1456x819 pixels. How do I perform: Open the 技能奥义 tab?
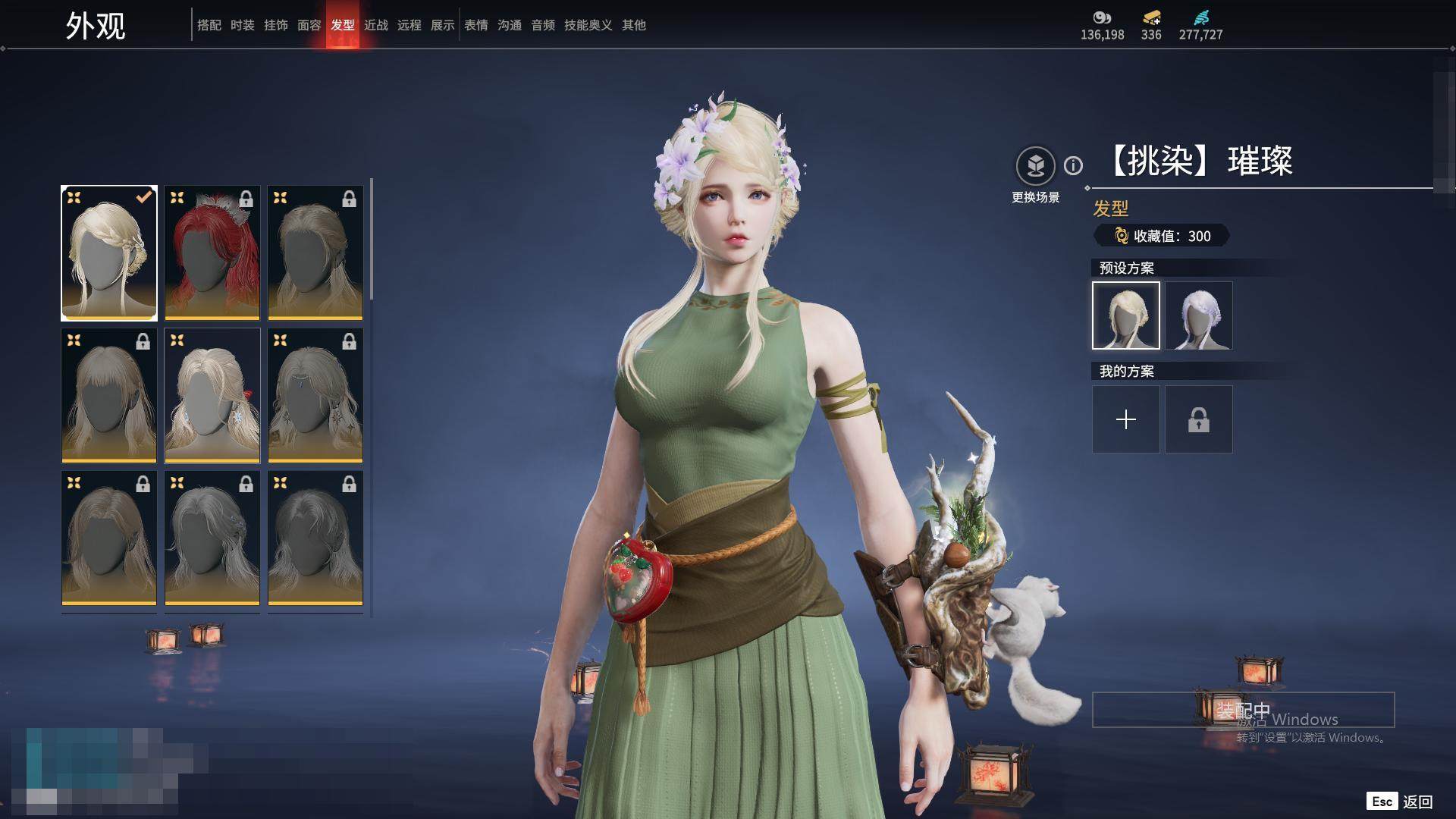(588, 25)
